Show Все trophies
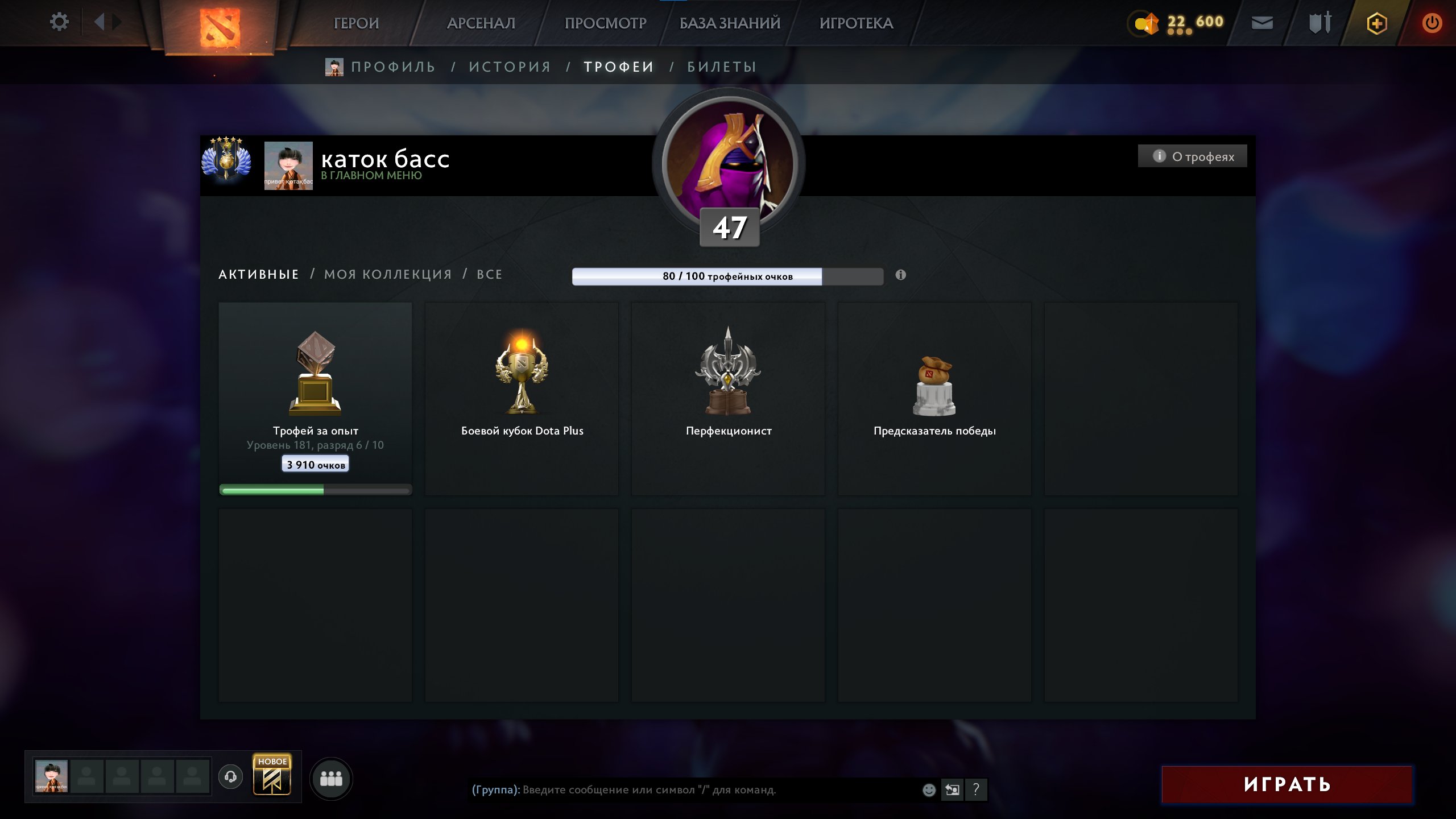This screenshot has height=819, width=1456. pos(489,274)
